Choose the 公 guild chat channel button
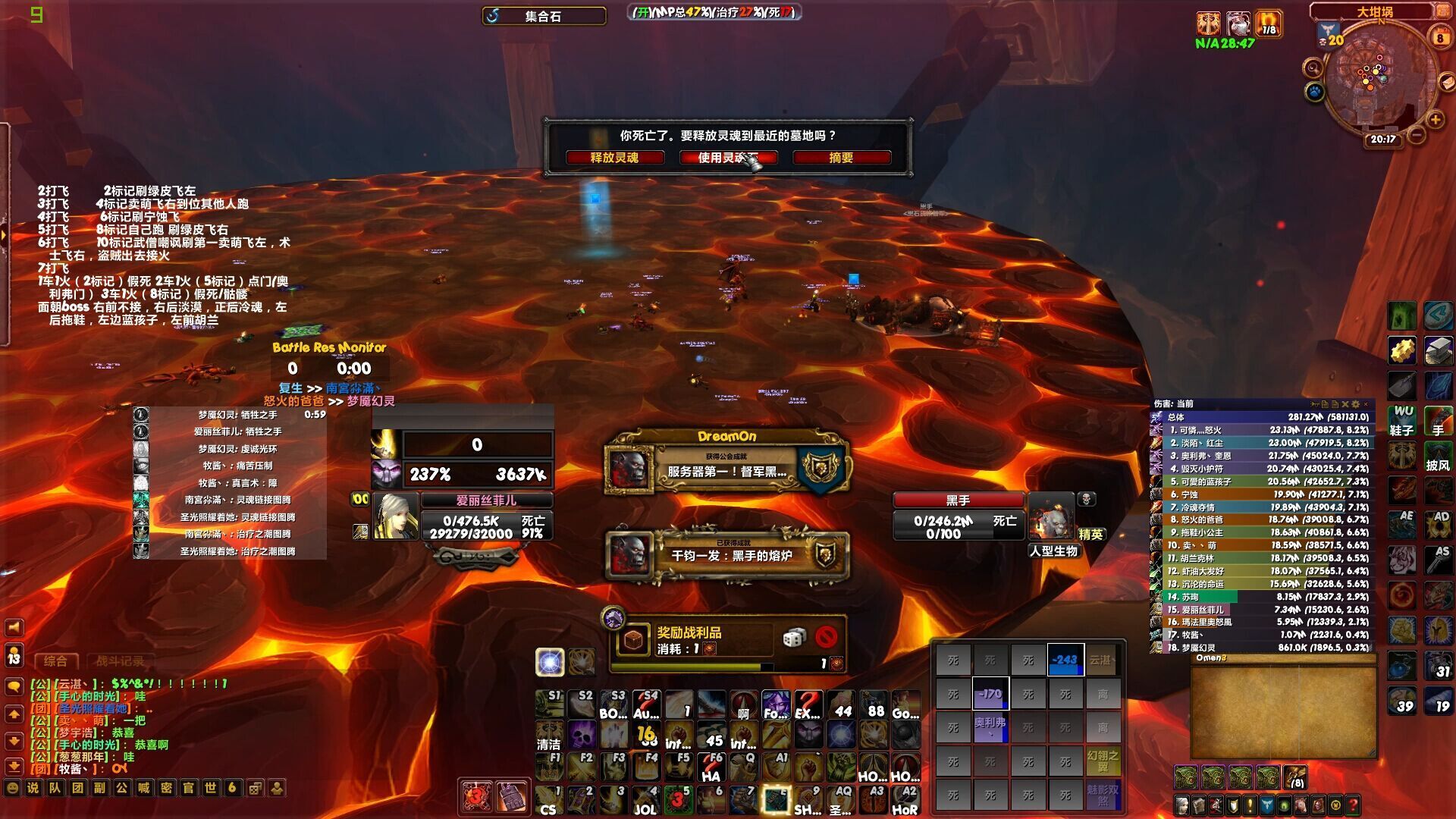Viewport: 1456px width, 819px height. (x=121, y=788)
